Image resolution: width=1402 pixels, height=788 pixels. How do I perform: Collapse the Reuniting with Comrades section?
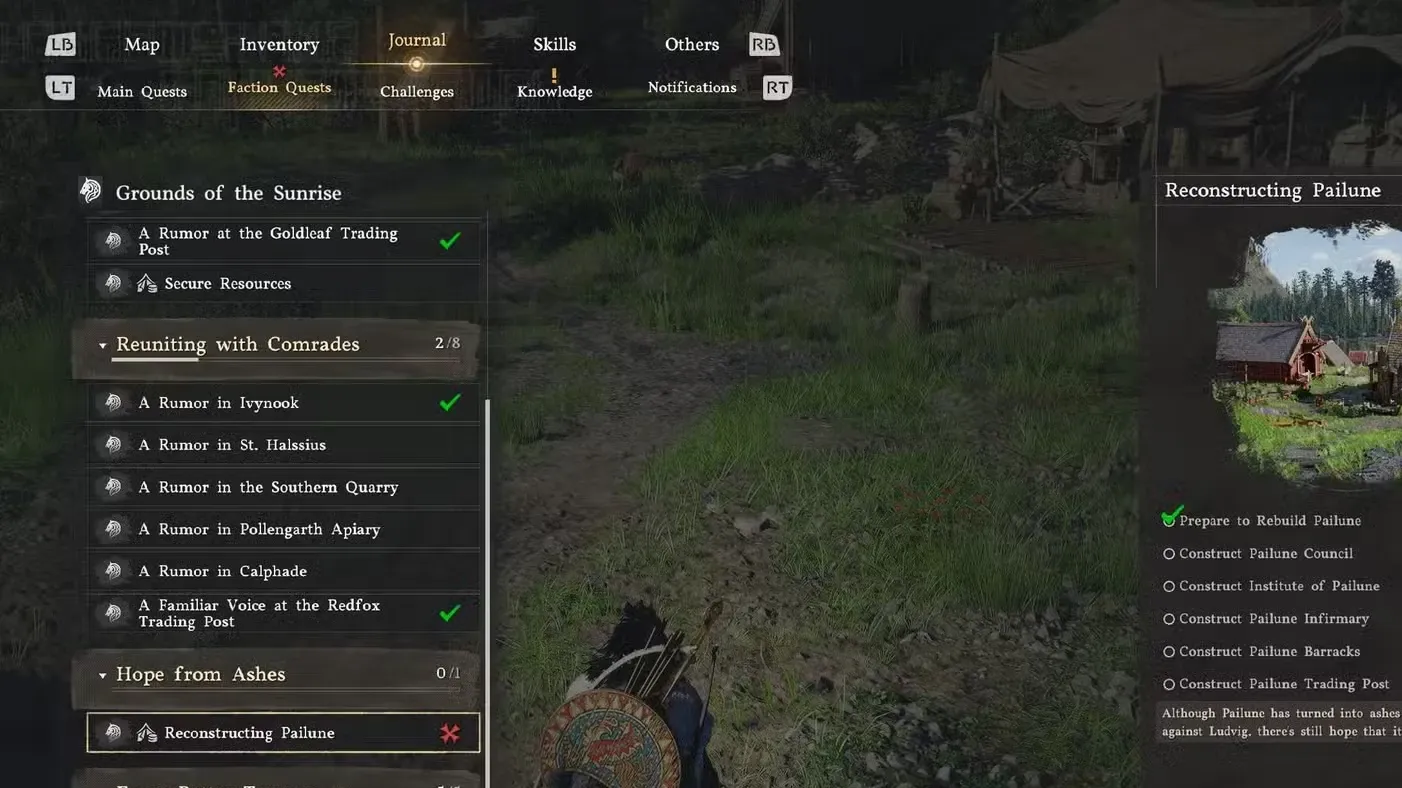click(x=102, y=343)
